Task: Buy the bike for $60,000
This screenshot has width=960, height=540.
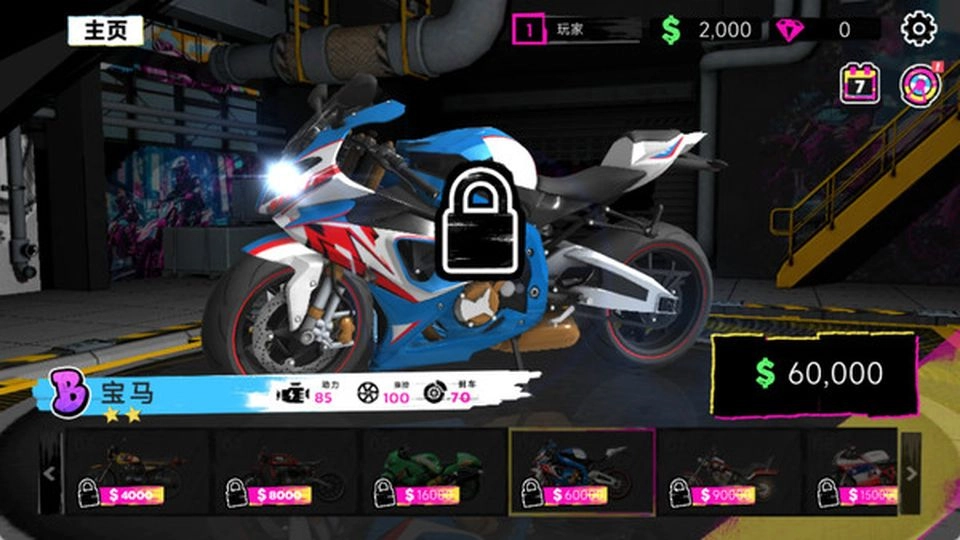Action: [x=814, y=374]
